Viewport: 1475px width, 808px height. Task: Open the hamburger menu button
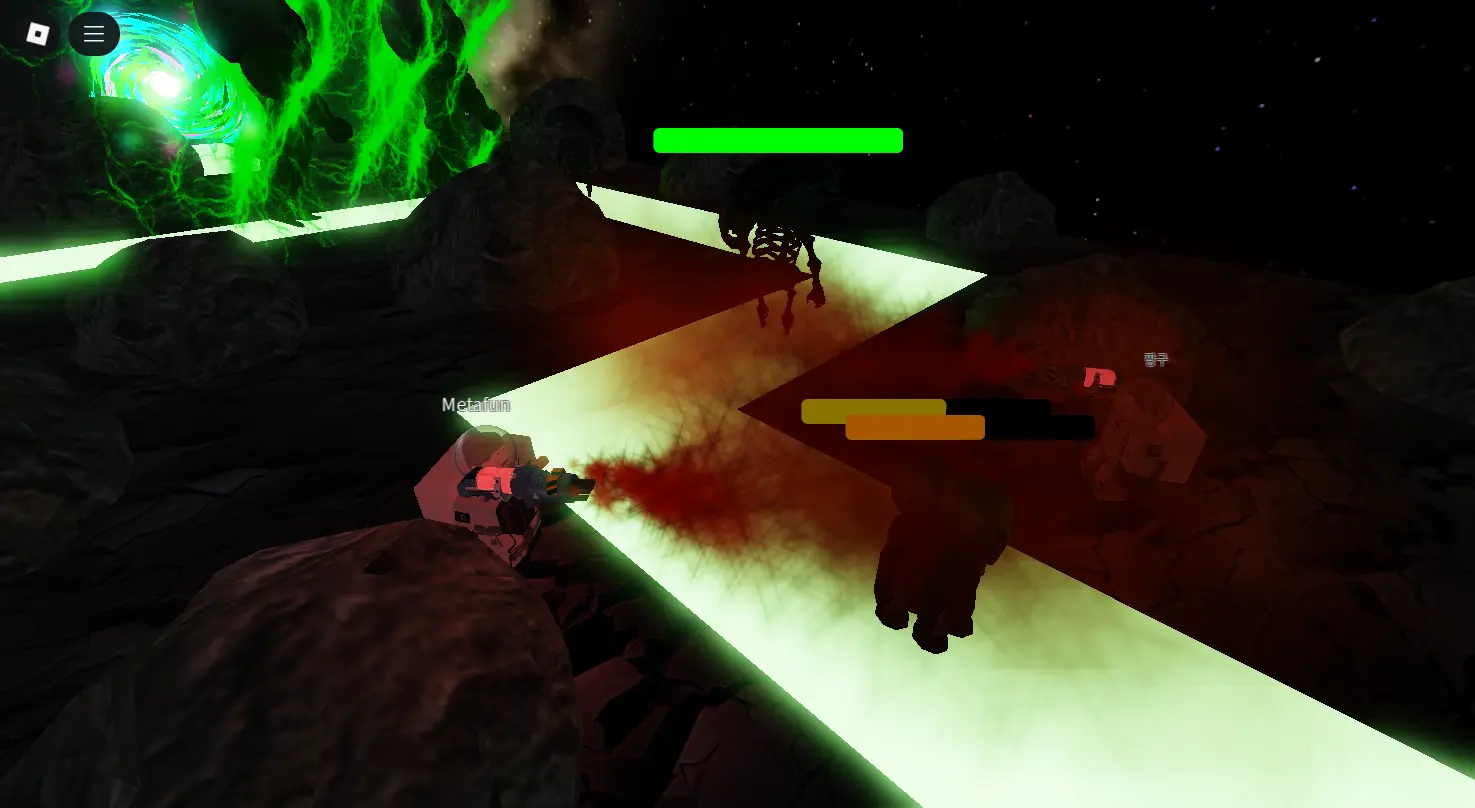(94, 34)
